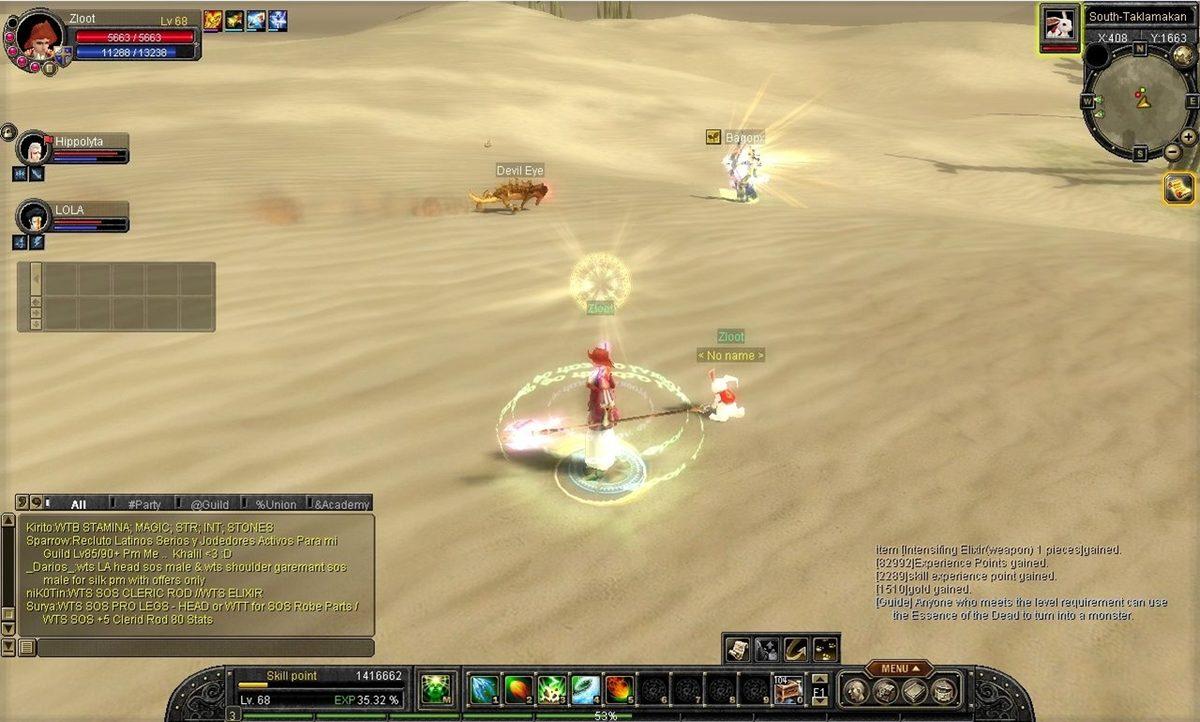Activate the ice shard skill in slot 1
This screenshot has height=722, width=1200.
coord(485,689)
